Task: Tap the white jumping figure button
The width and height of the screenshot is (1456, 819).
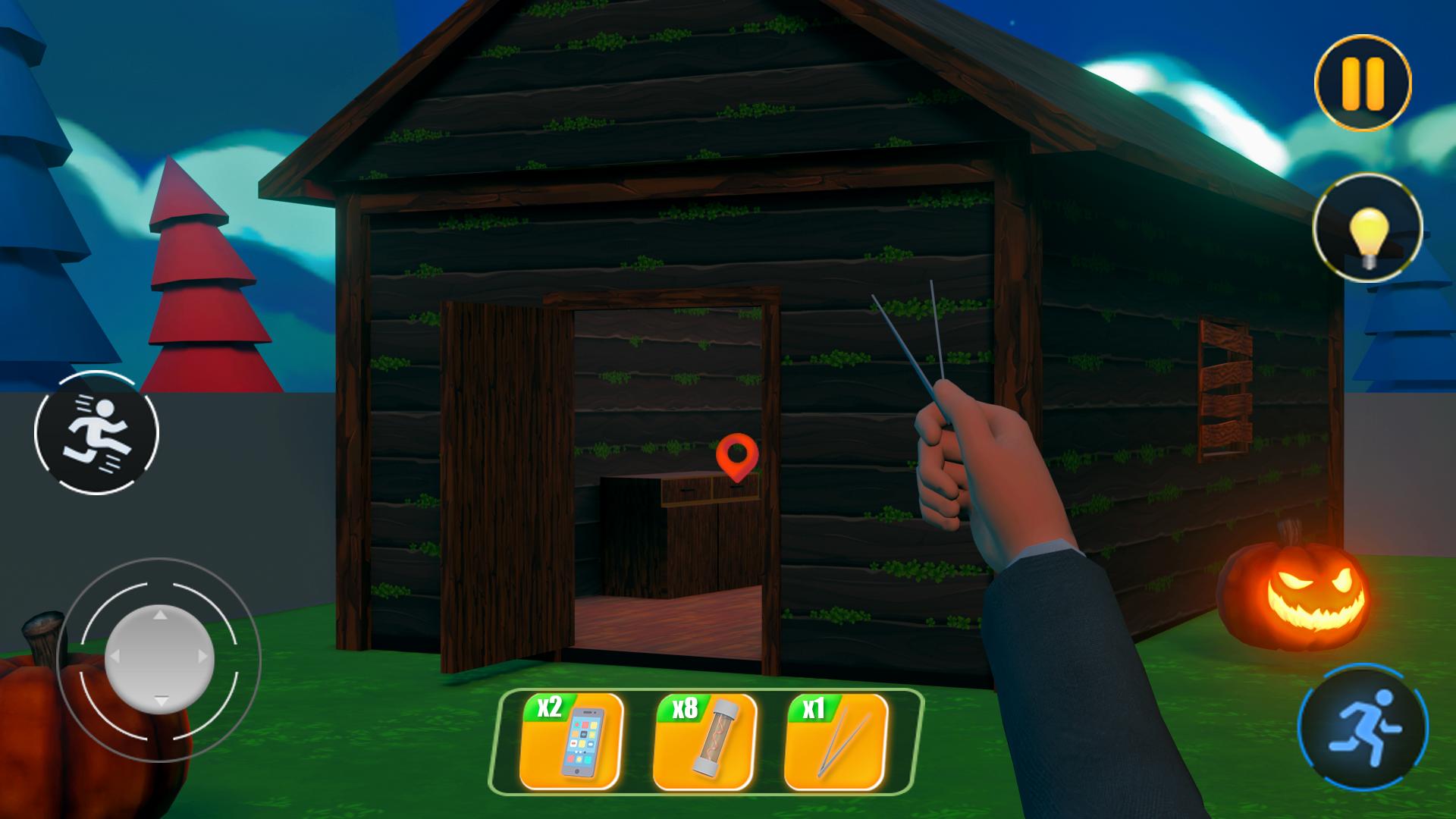Action: coord(96,433)
